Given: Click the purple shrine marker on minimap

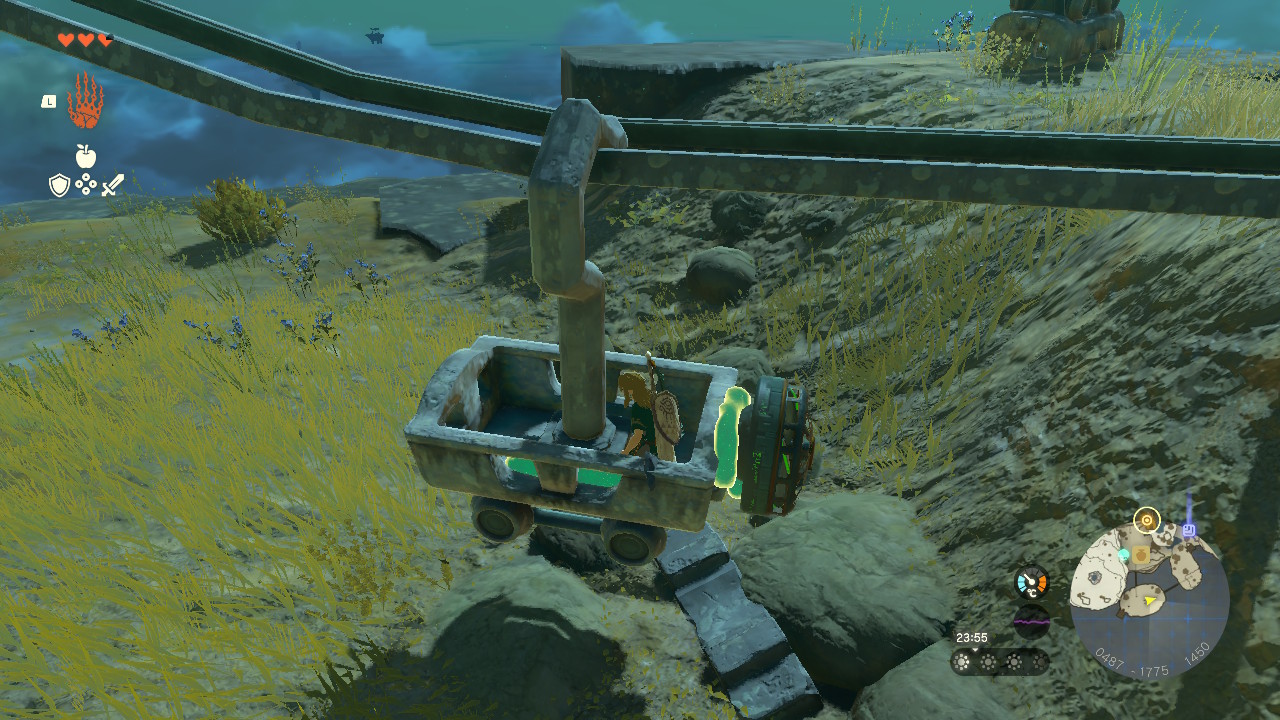Looking at the screenshot, I should click(x=1189, y=530).
